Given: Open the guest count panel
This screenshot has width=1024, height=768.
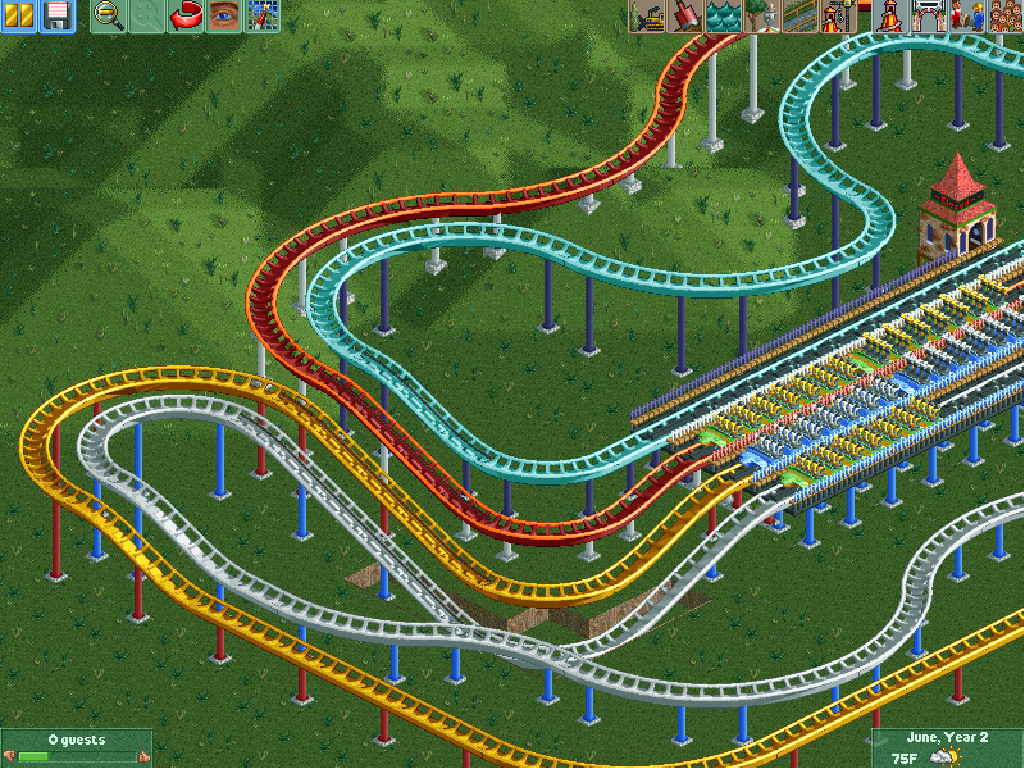Looking at the screenshot, I should pos(76,747).
